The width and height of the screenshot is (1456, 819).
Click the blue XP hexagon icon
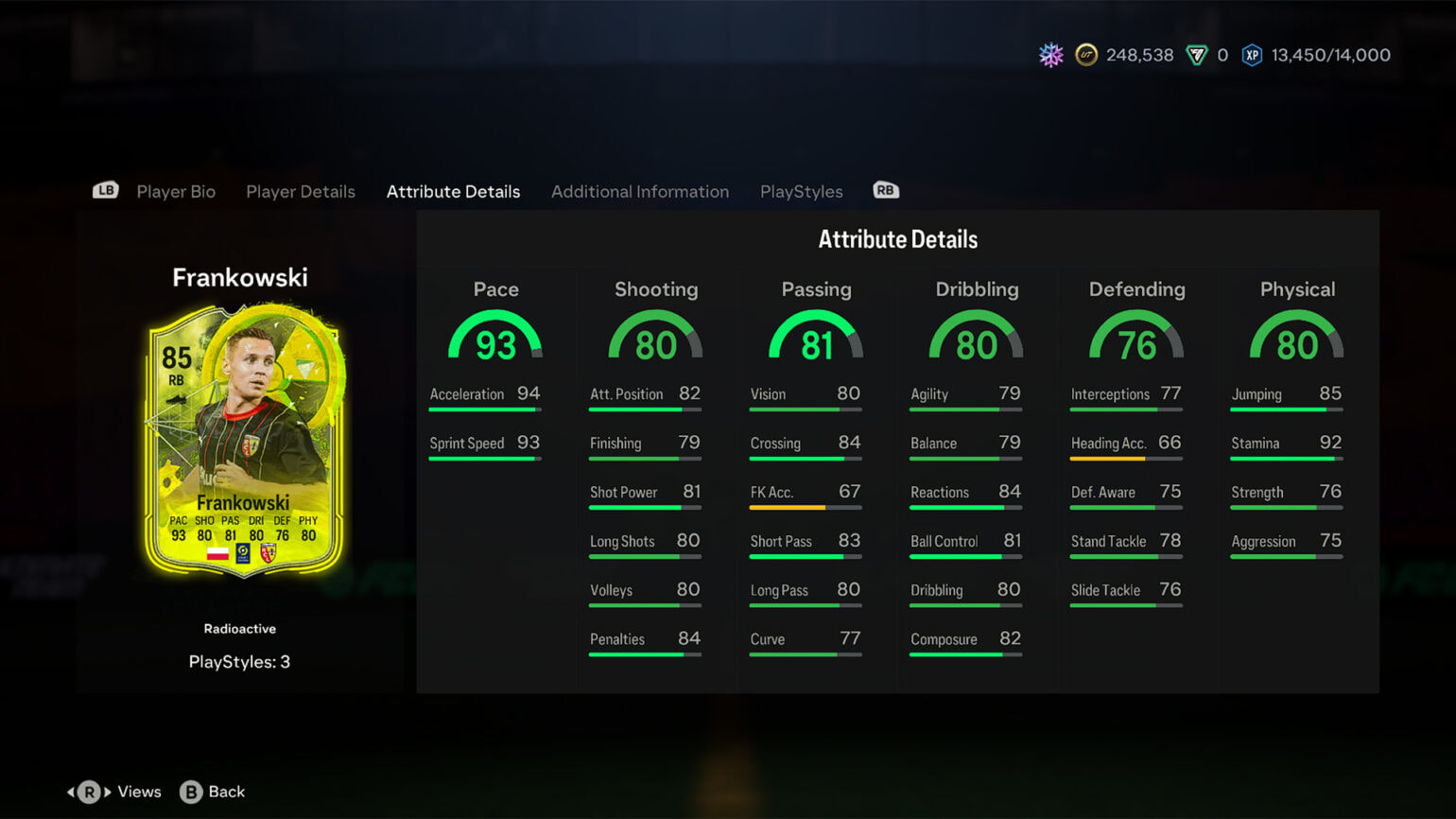tap(1253, 55)
